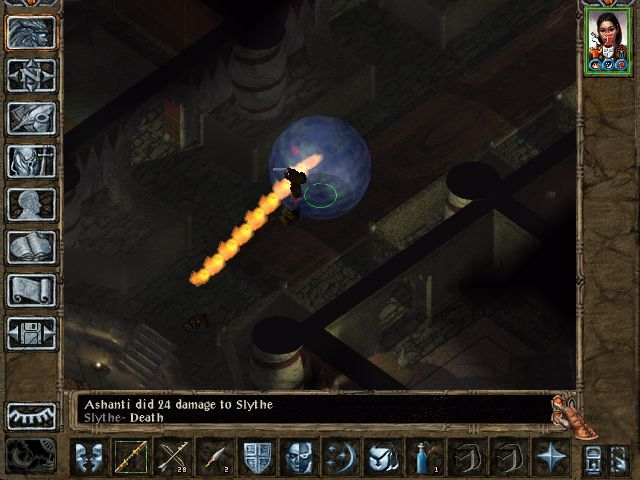This screenshot has width=640, height=480.
Task: Open the journal
Action: coord(31,118)
